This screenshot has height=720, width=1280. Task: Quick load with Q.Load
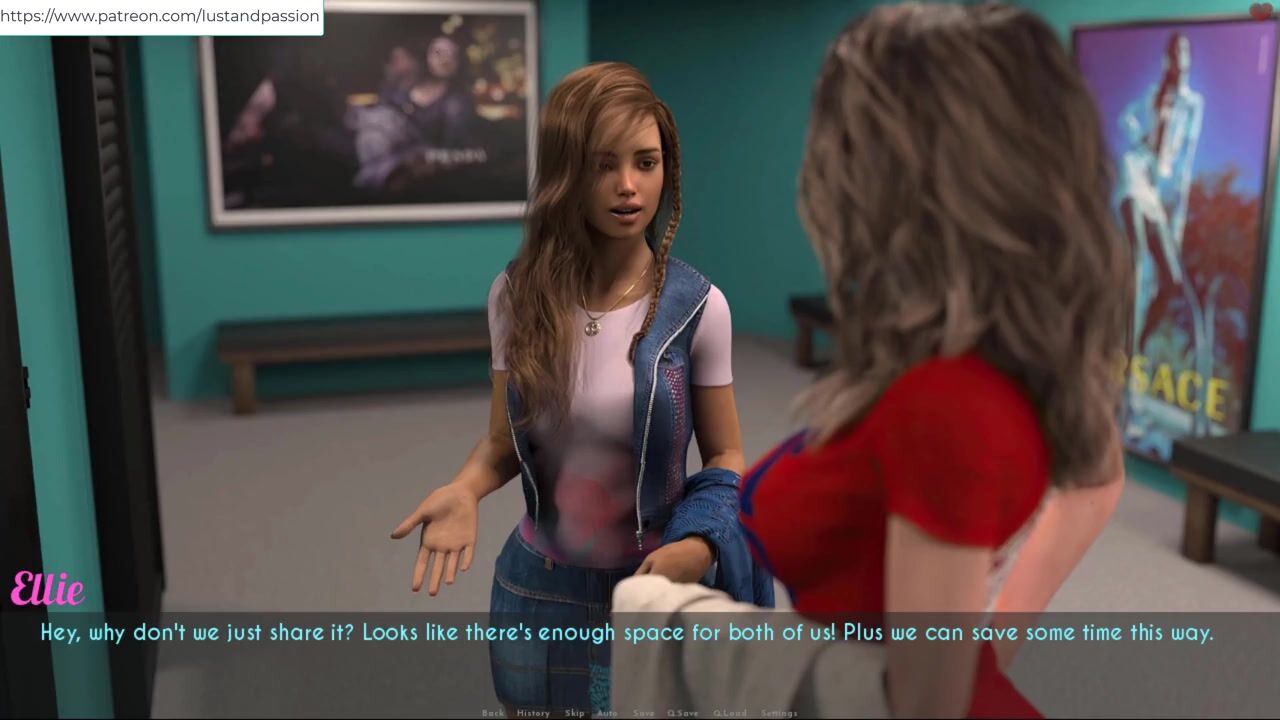tap(729, 713)
